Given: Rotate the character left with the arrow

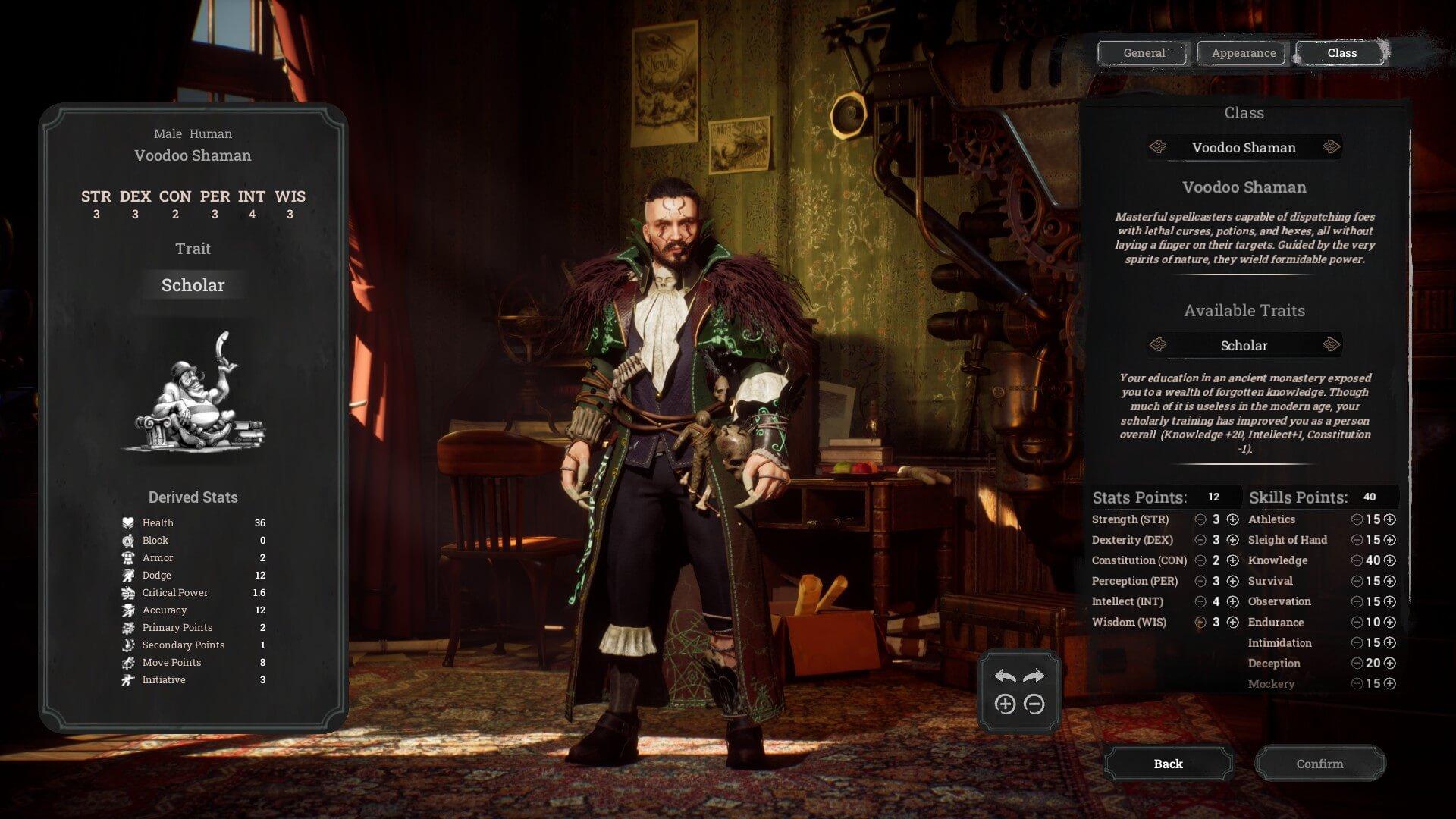Looking at the screenshot, I should (x=1005, y=676).
